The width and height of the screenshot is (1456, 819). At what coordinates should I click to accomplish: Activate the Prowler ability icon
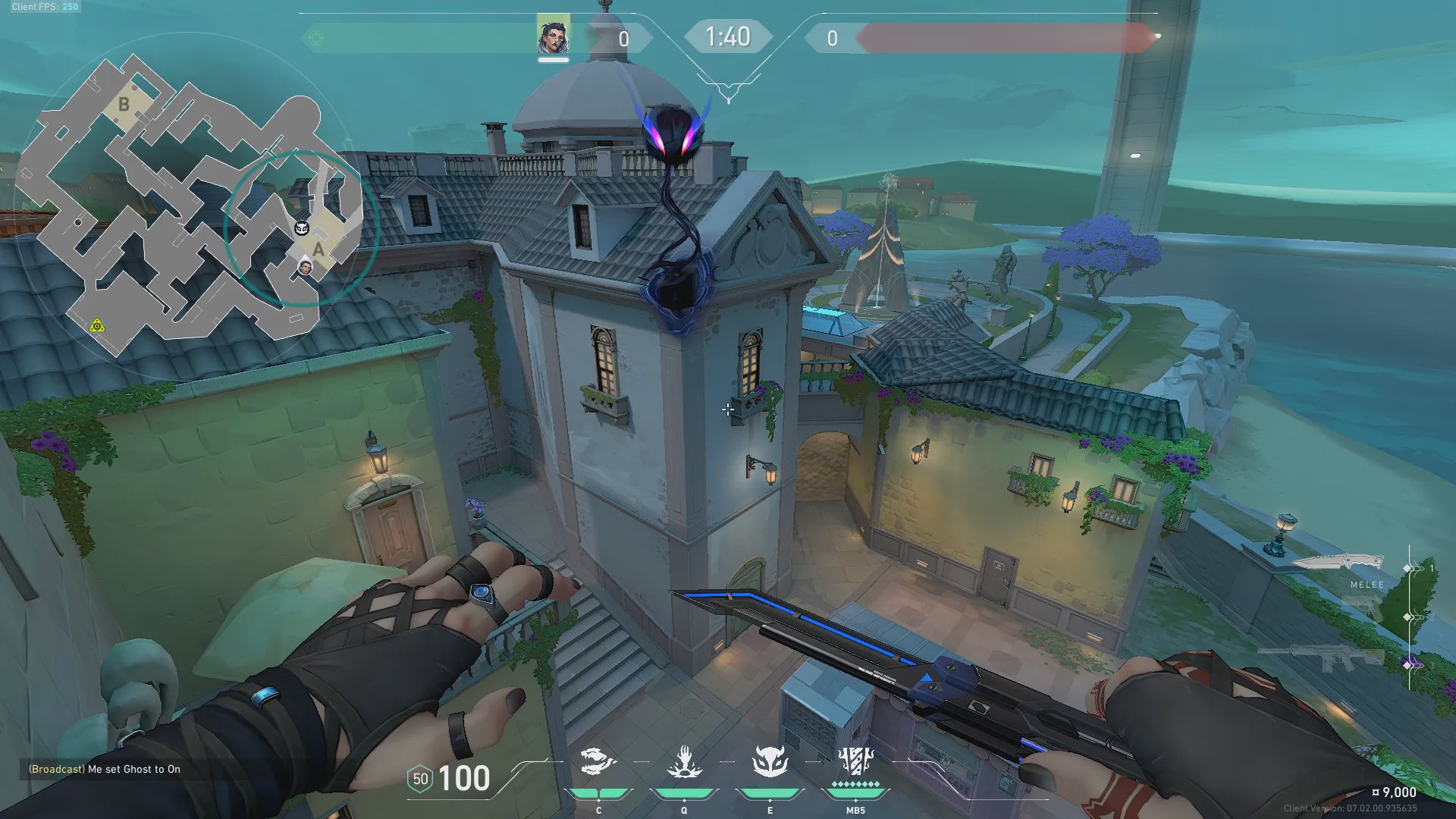[x=598, y=761]
